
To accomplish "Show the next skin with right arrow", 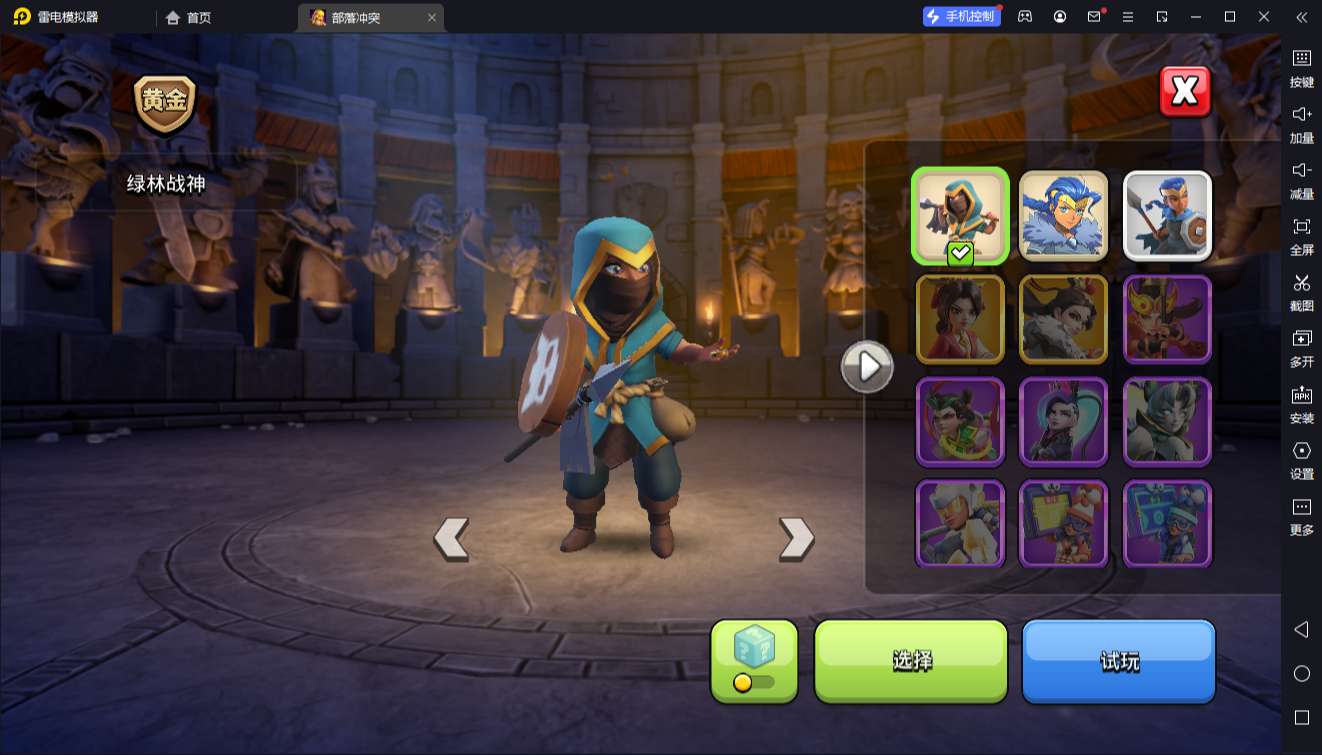I will pos(796,538).
